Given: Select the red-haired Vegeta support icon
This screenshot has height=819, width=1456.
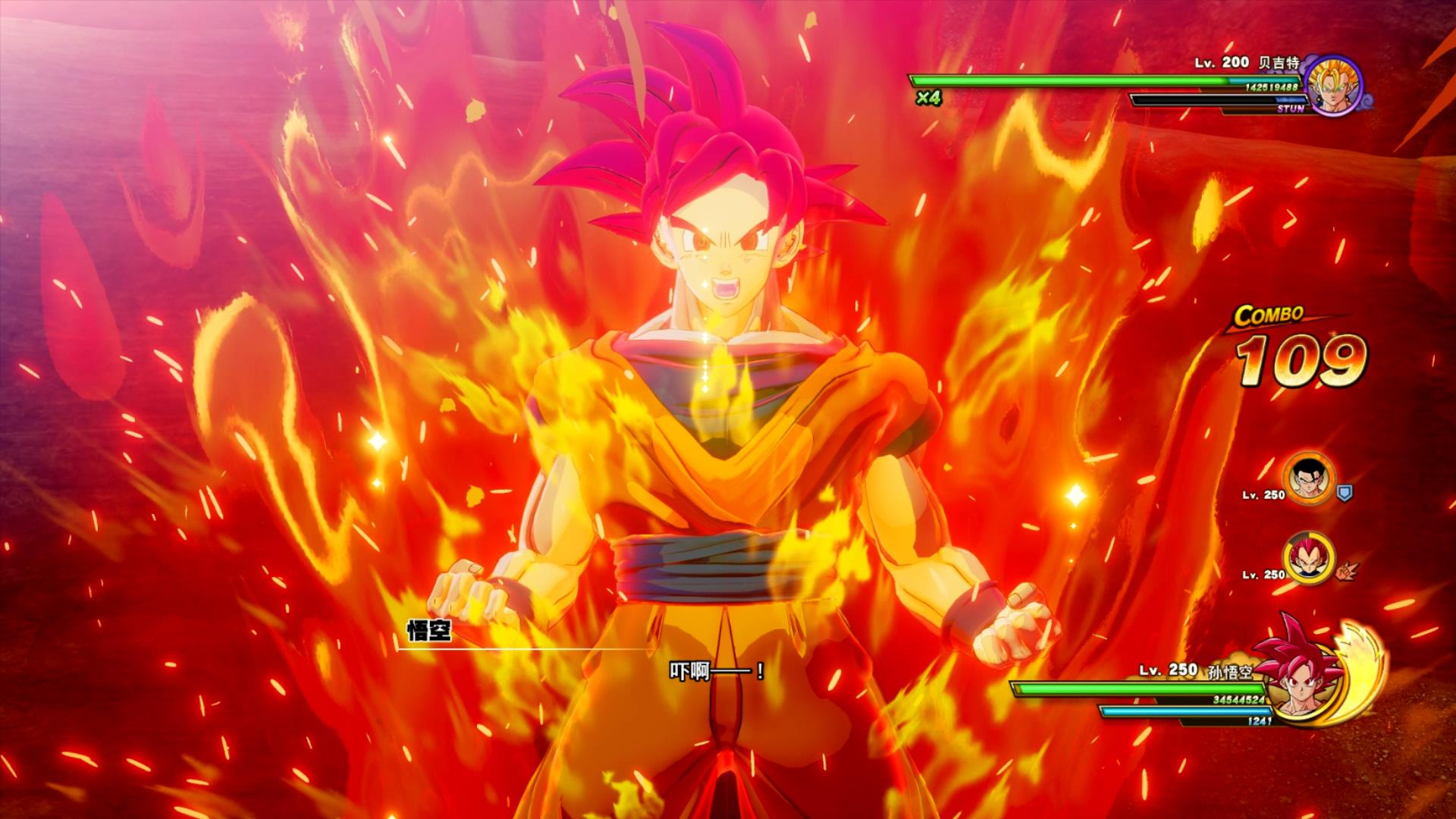Looking at the screenshot, I should pos(1309,559).
